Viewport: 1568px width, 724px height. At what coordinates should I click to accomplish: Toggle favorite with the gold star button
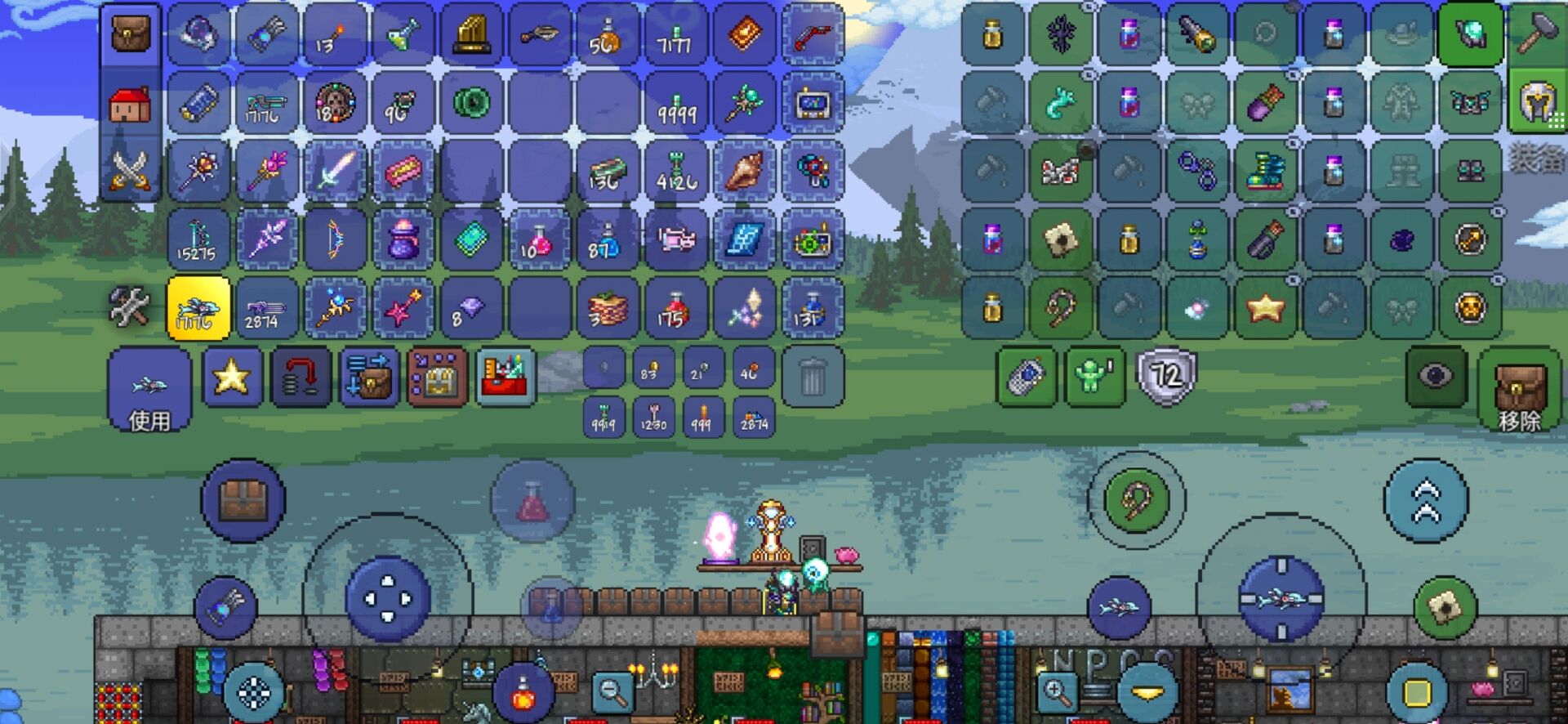click(232, 377)
